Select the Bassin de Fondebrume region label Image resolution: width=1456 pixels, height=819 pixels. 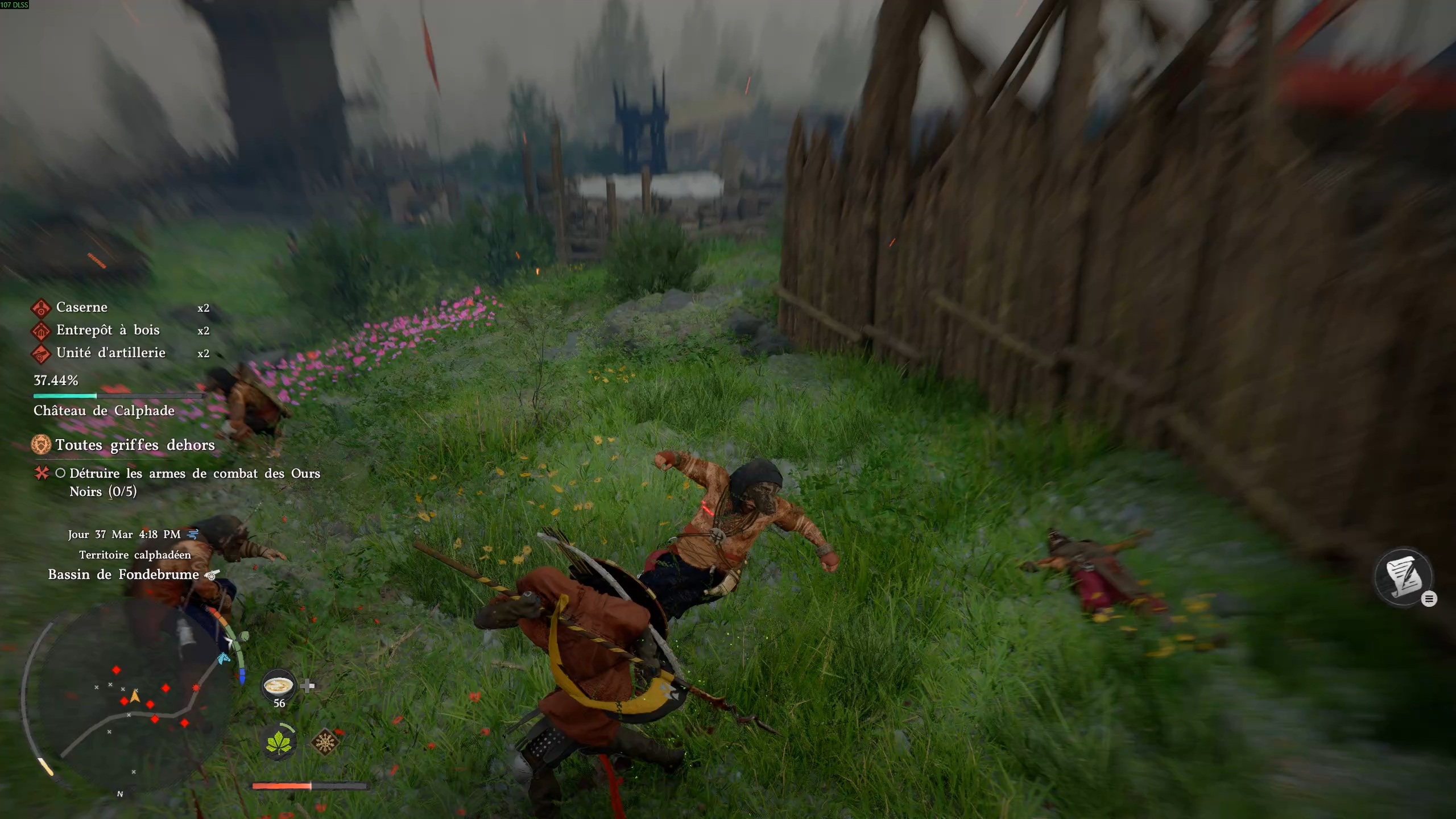click(123, 574)
